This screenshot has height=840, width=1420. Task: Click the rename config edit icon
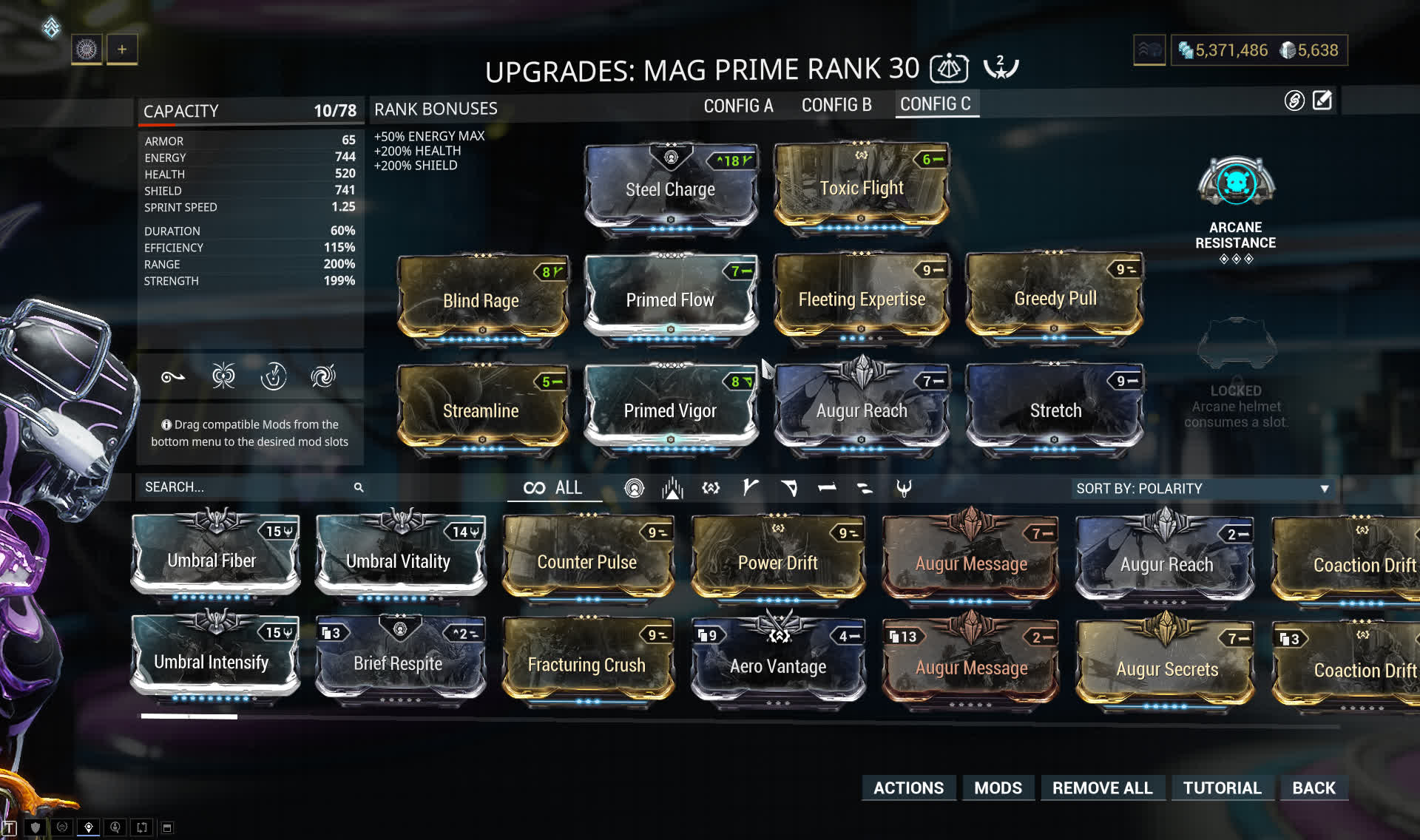point(1322,101)
